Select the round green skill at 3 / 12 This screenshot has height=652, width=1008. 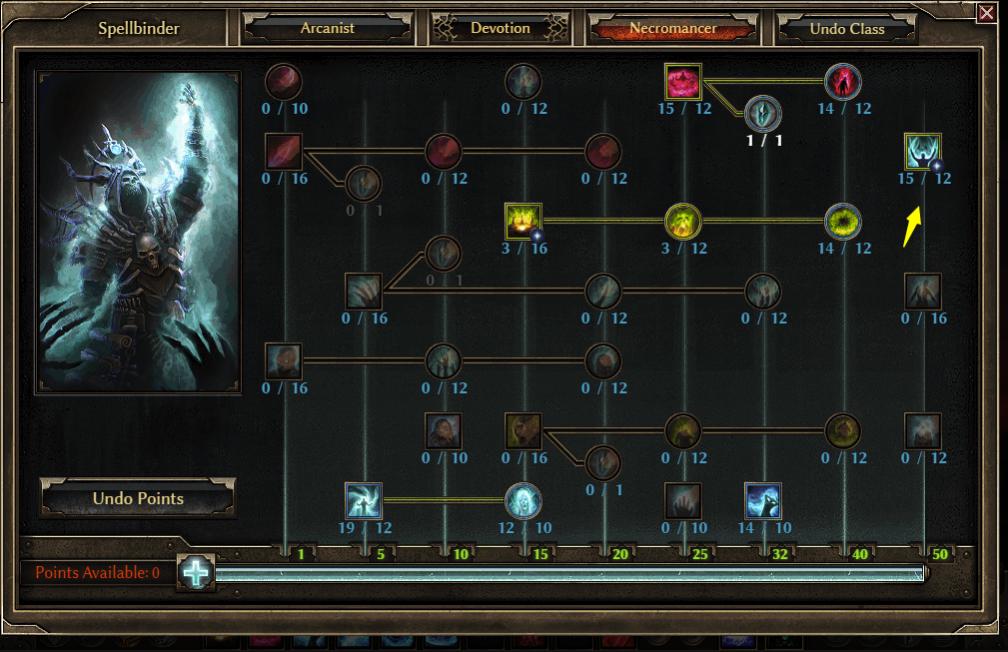[683, 221]
